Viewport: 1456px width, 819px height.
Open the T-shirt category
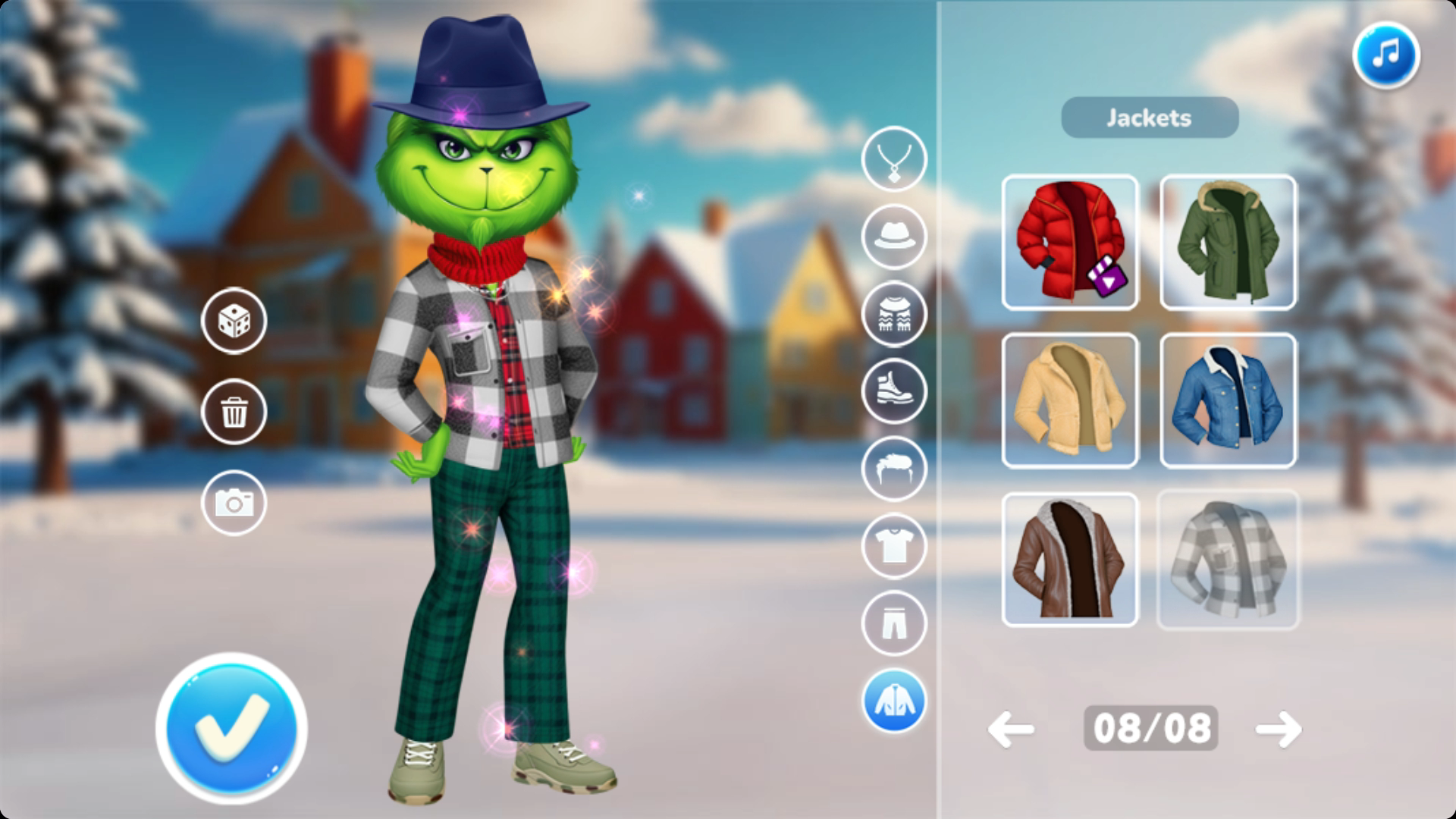[x=894, y=546]
